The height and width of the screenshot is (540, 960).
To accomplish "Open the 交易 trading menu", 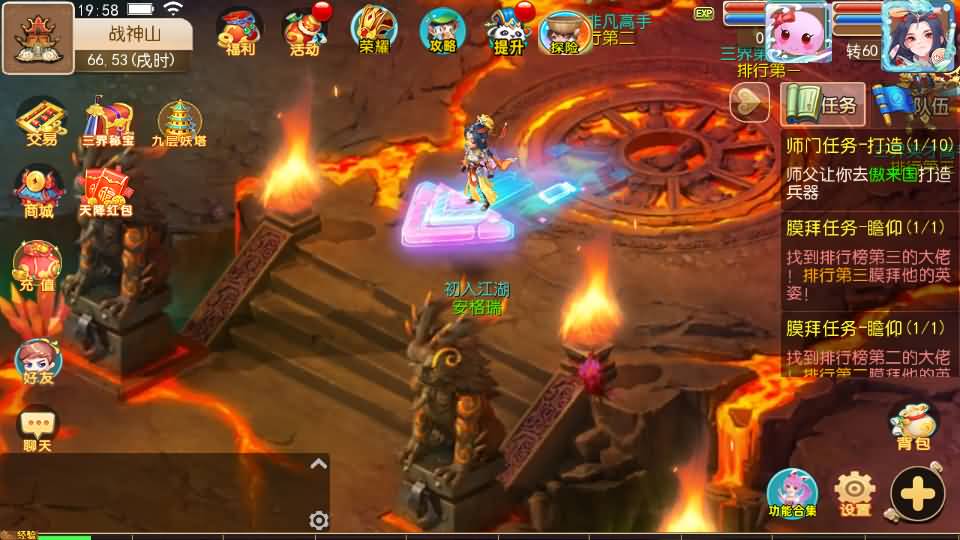I will click(x=41, y=122).
